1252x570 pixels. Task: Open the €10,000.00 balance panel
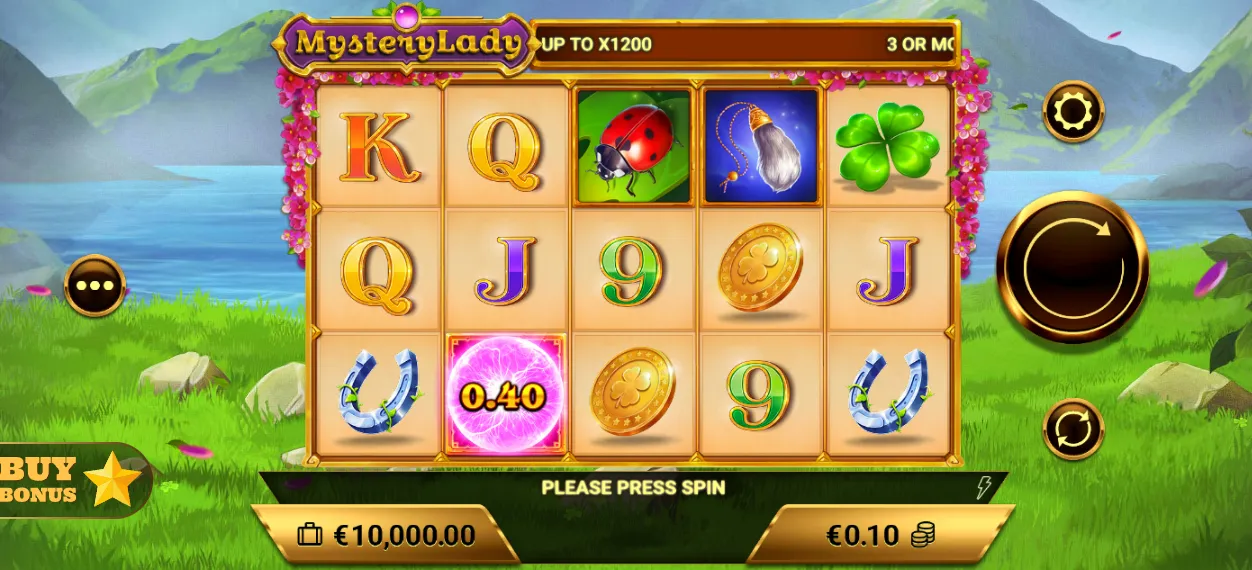[386, 535]
